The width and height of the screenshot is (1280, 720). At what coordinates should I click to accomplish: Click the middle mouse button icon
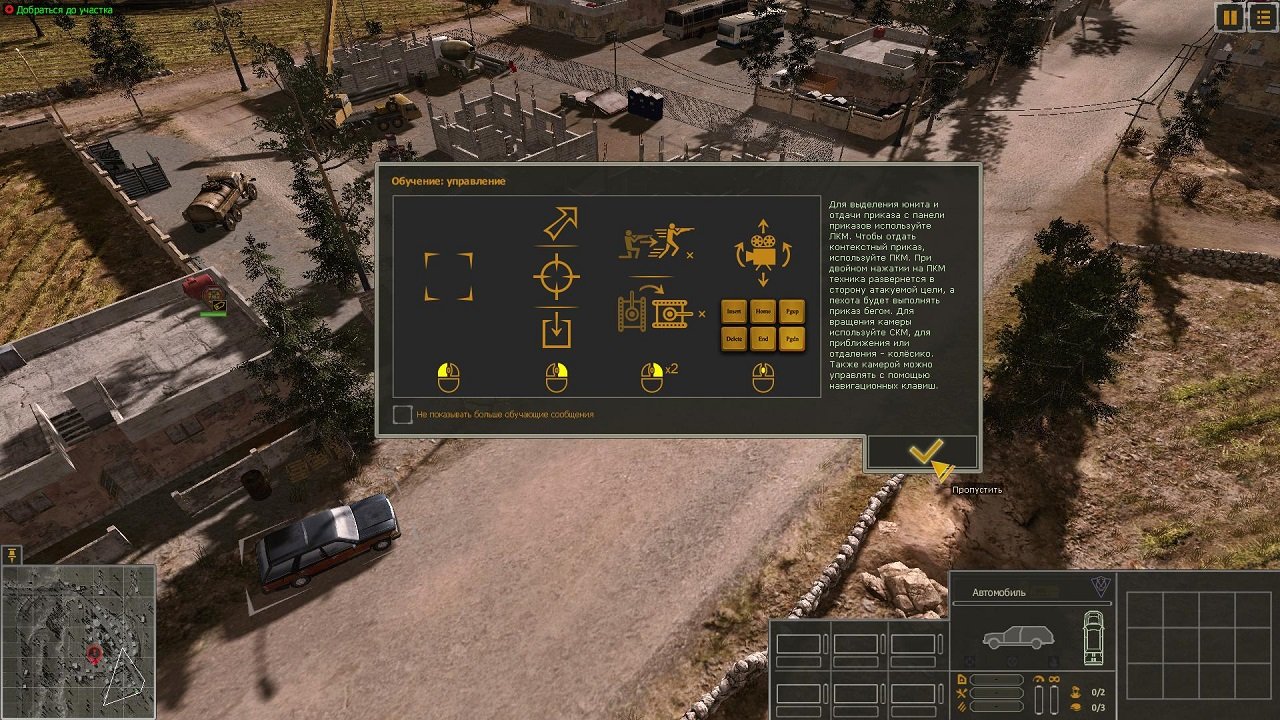coord(762,380)
